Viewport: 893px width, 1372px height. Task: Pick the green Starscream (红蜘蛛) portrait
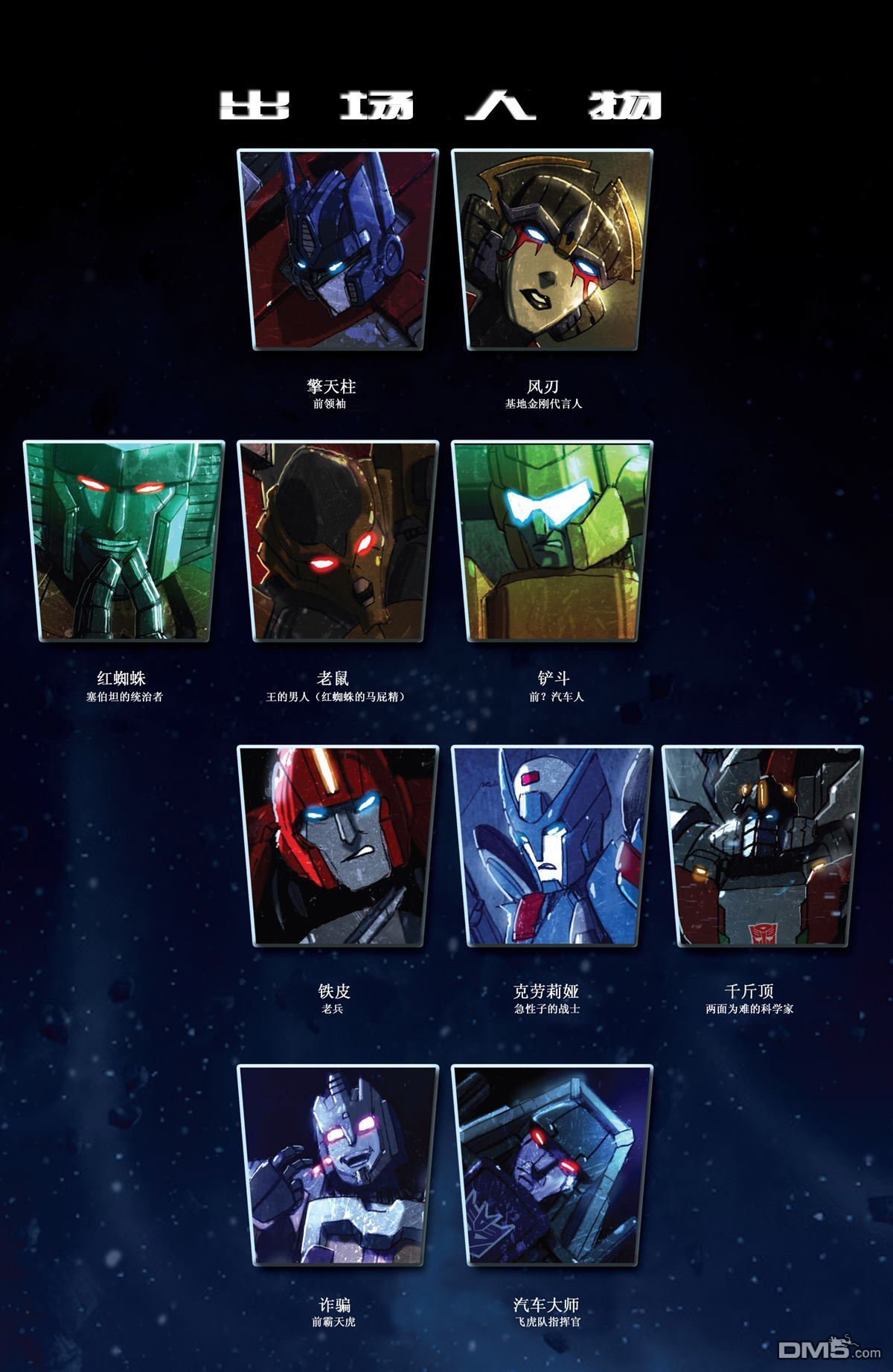pyautogui.click(x=124, y=541)
